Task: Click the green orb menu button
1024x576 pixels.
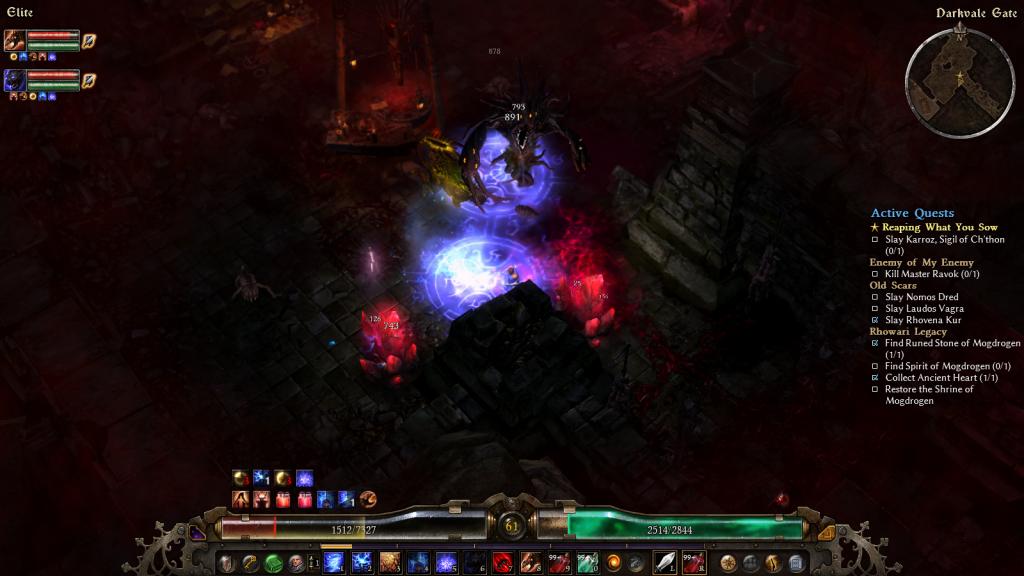Action: 273,563
